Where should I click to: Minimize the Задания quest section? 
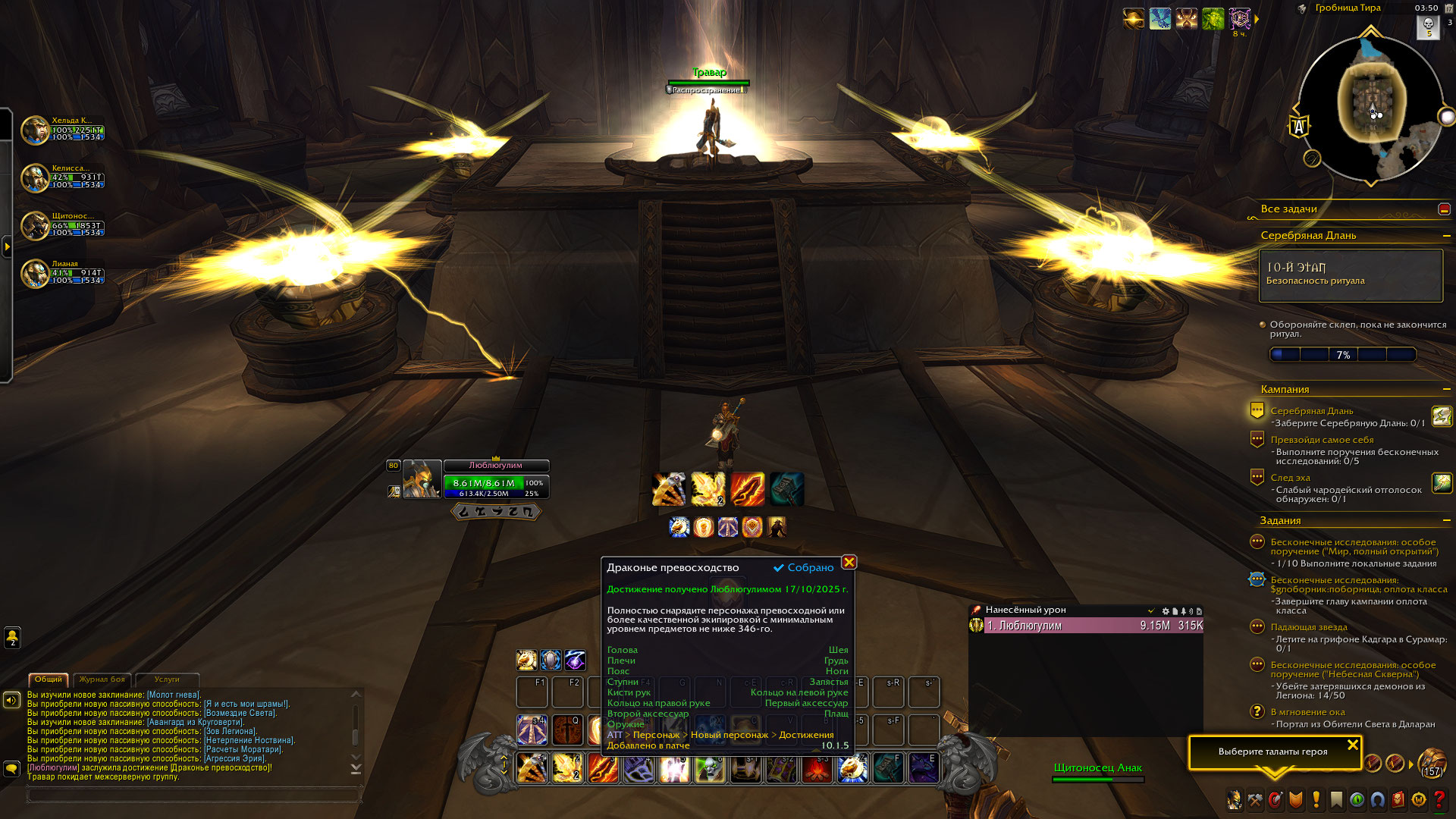pos(1446,520)
